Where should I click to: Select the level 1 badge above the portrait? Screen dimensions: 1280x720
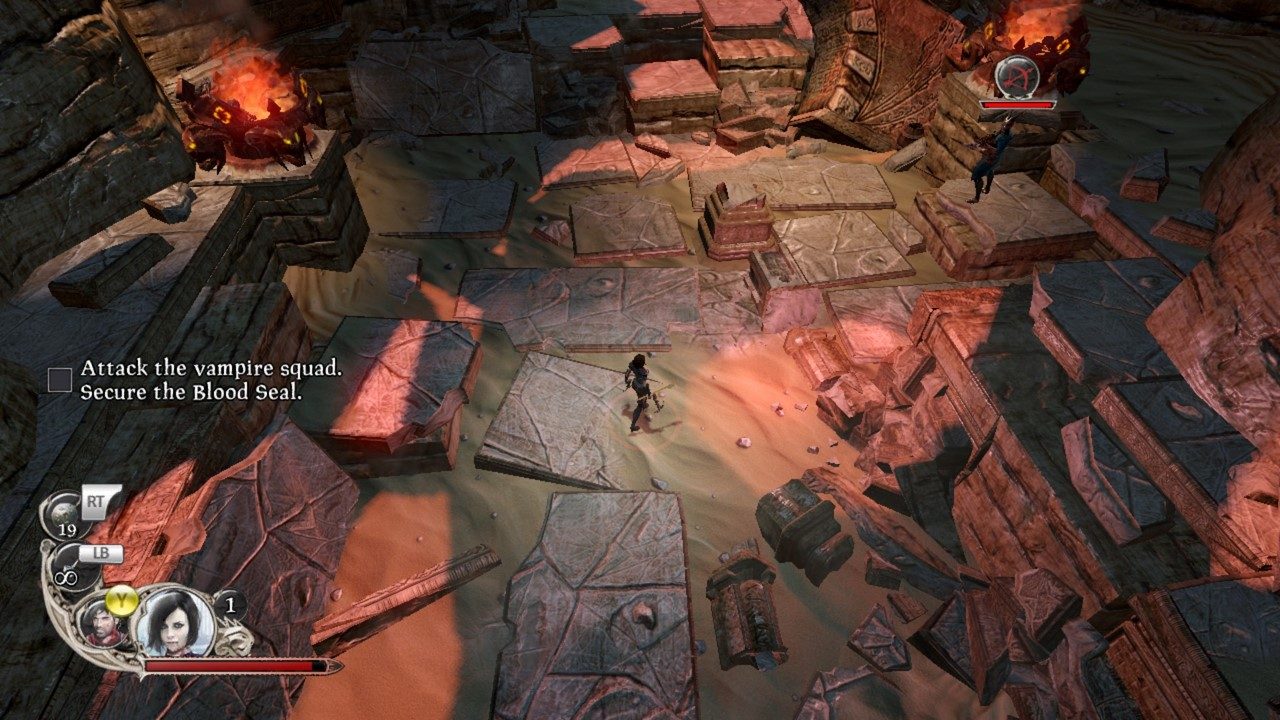coord(230,604)
